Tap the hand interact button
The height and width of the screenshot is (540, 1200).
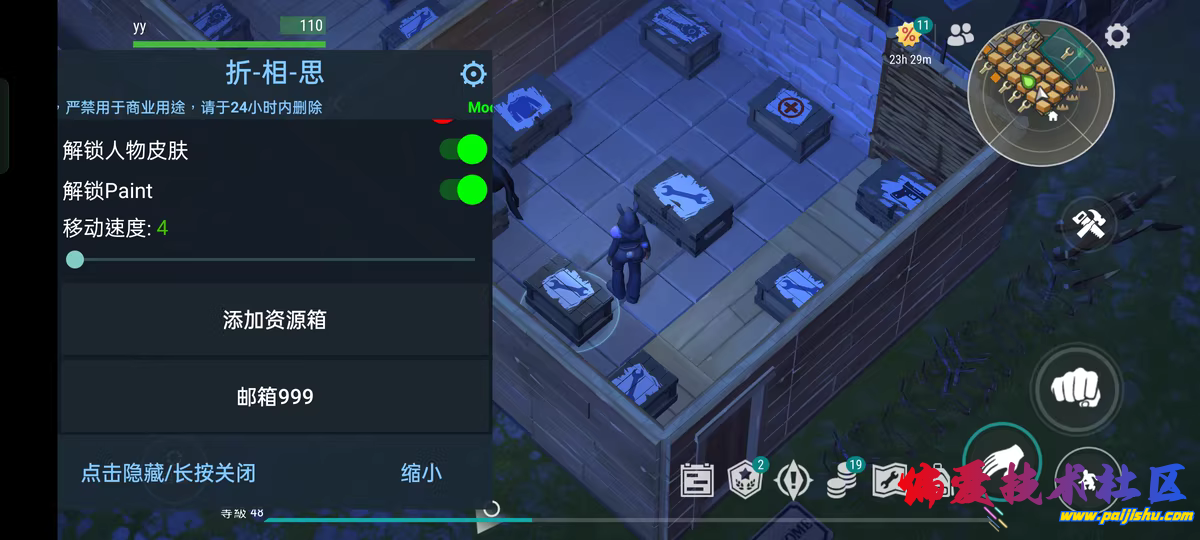point(1002,462)
